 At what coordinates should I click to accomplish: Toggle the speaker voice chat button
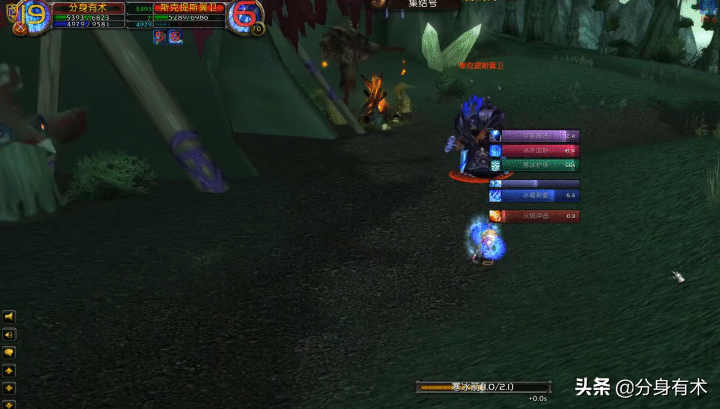pos(9,335)
